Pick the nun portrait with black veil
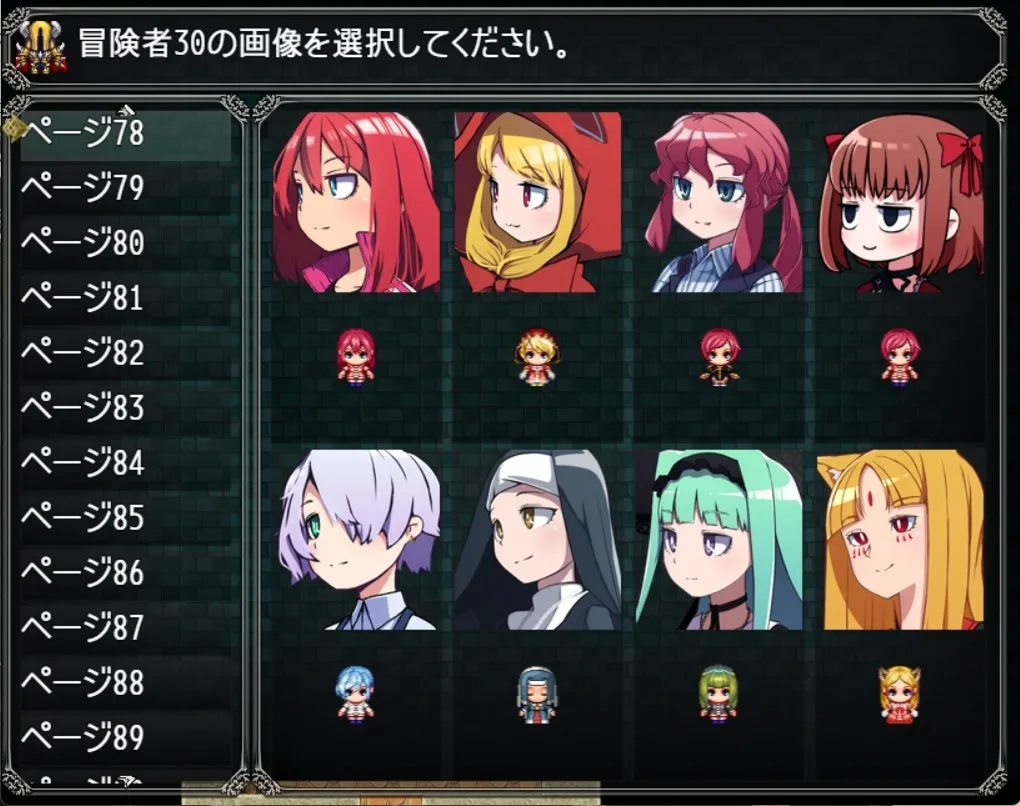The width and height of the screenshot is (1020, 806). [x=537, y=540]
